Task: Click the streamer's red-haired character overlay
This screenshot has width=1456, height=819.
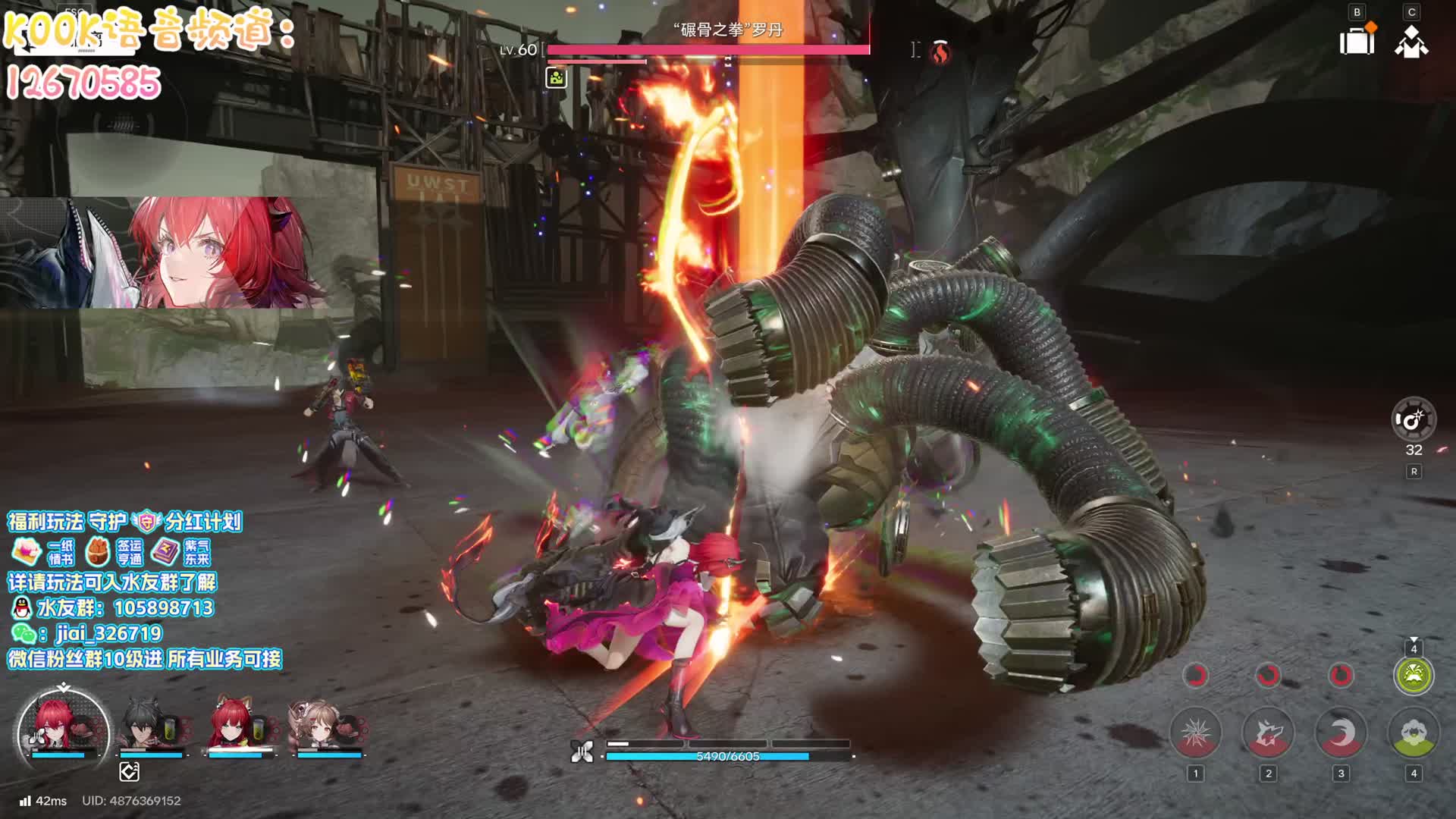Action: click(220, 252)
